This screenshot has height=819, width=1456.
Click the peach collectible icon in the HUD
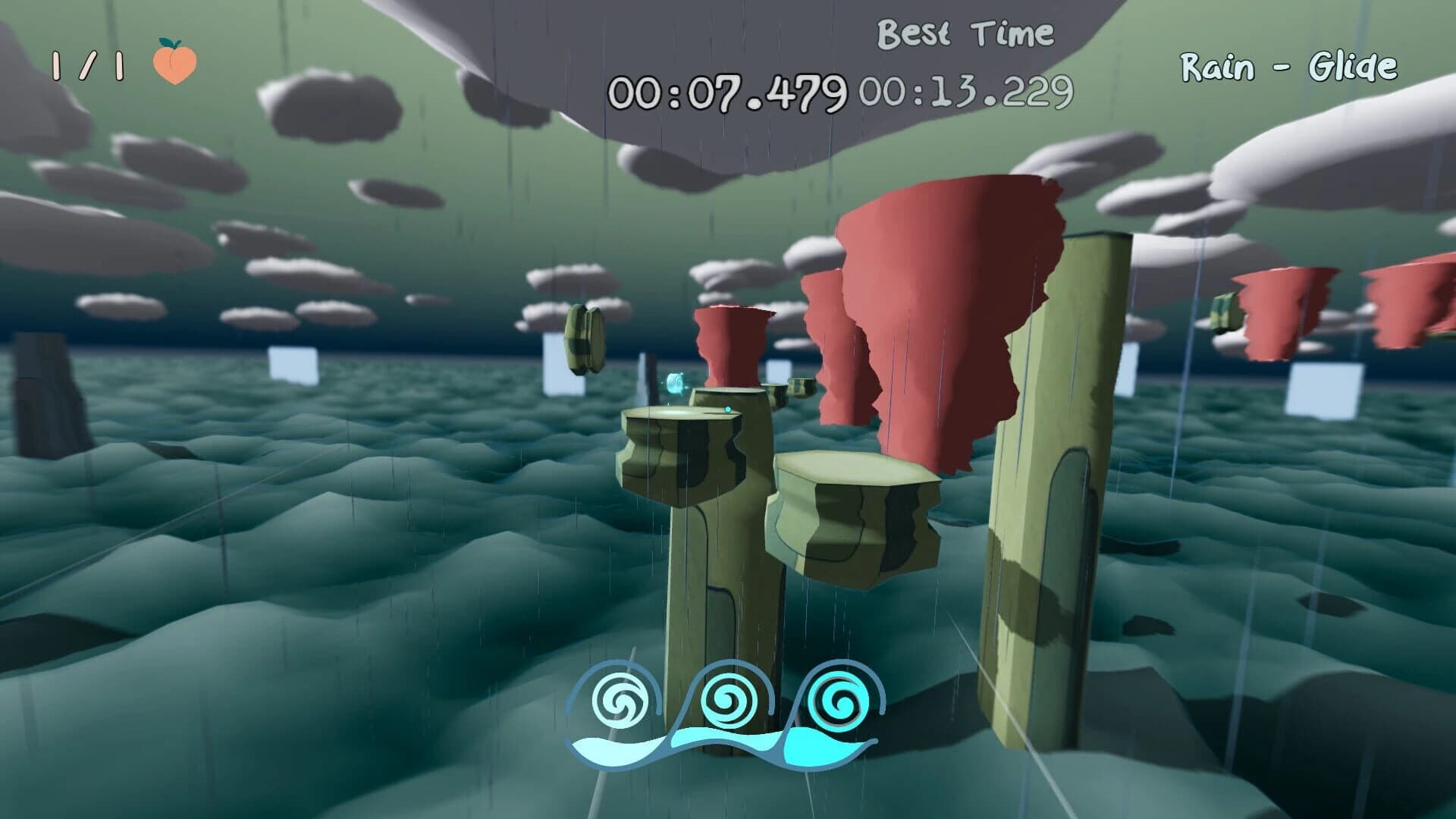(173, 65)
